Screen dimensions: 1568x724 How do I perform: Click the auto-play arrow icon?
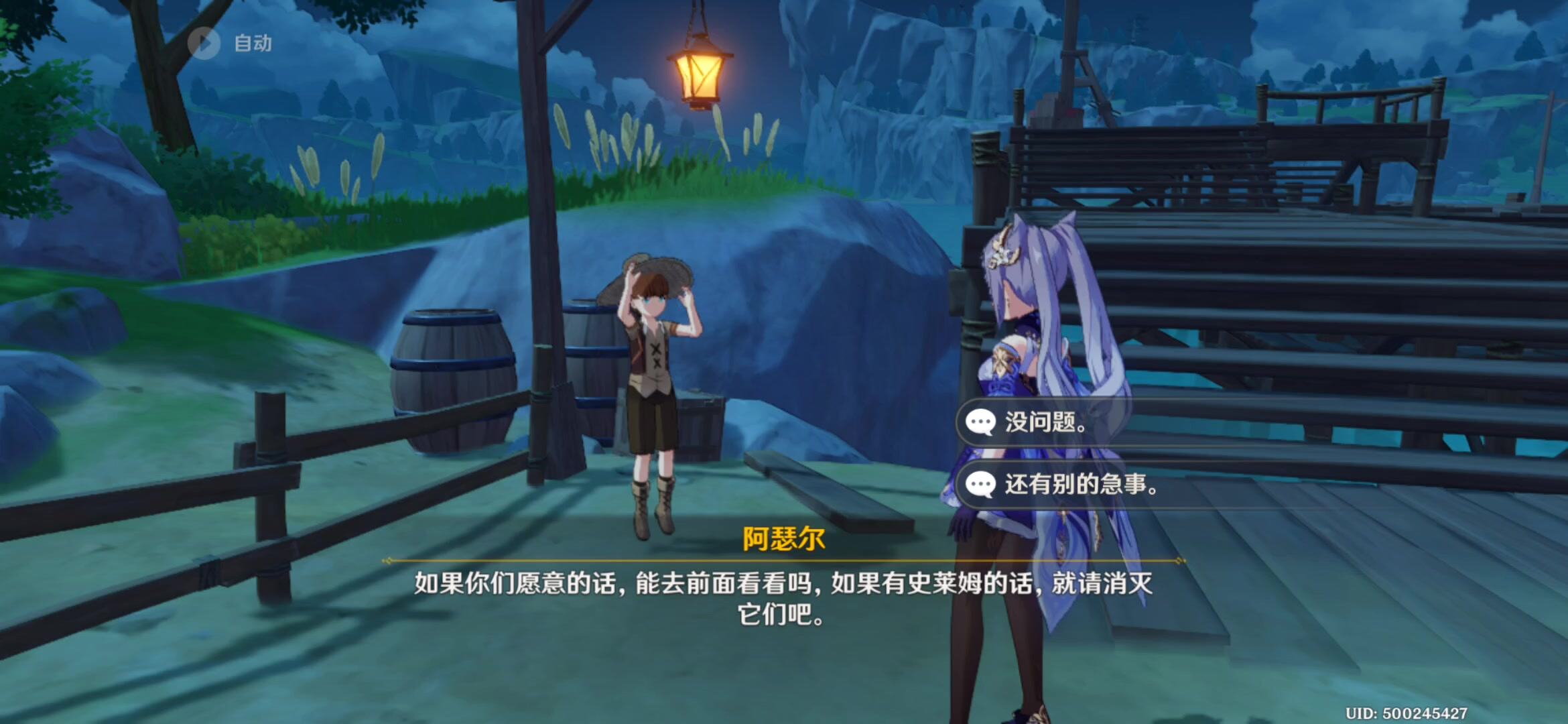(x=204, y=42)
